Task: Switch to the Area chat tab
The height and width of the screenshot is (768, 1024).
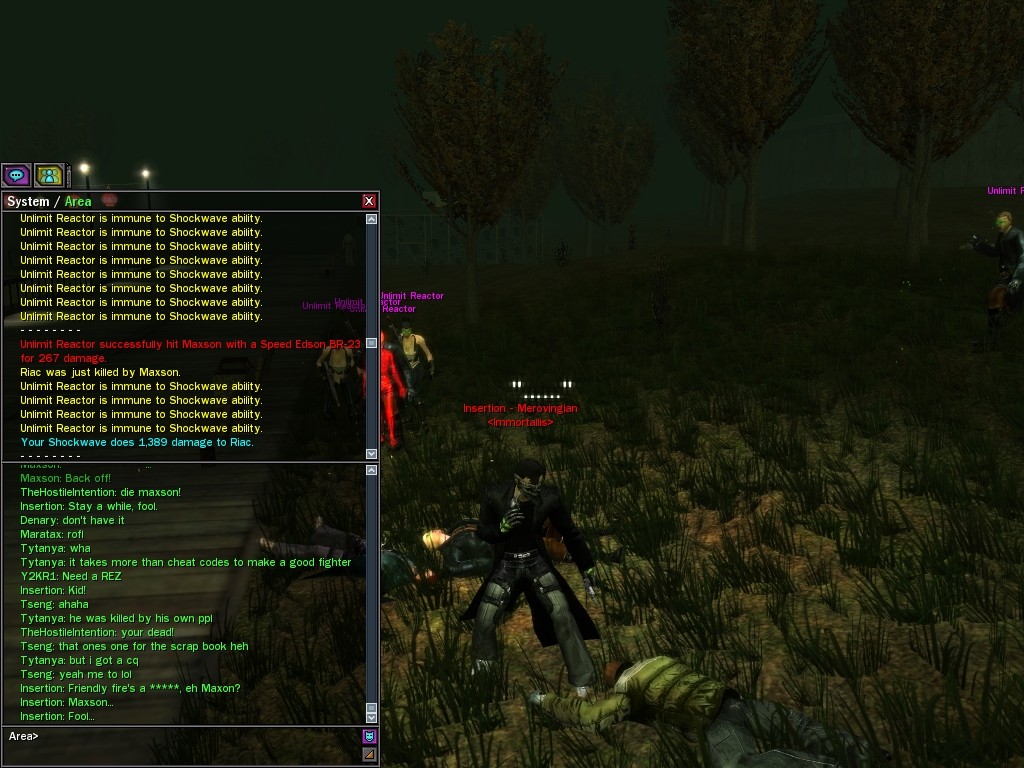Action: click(x=78, y=202)
